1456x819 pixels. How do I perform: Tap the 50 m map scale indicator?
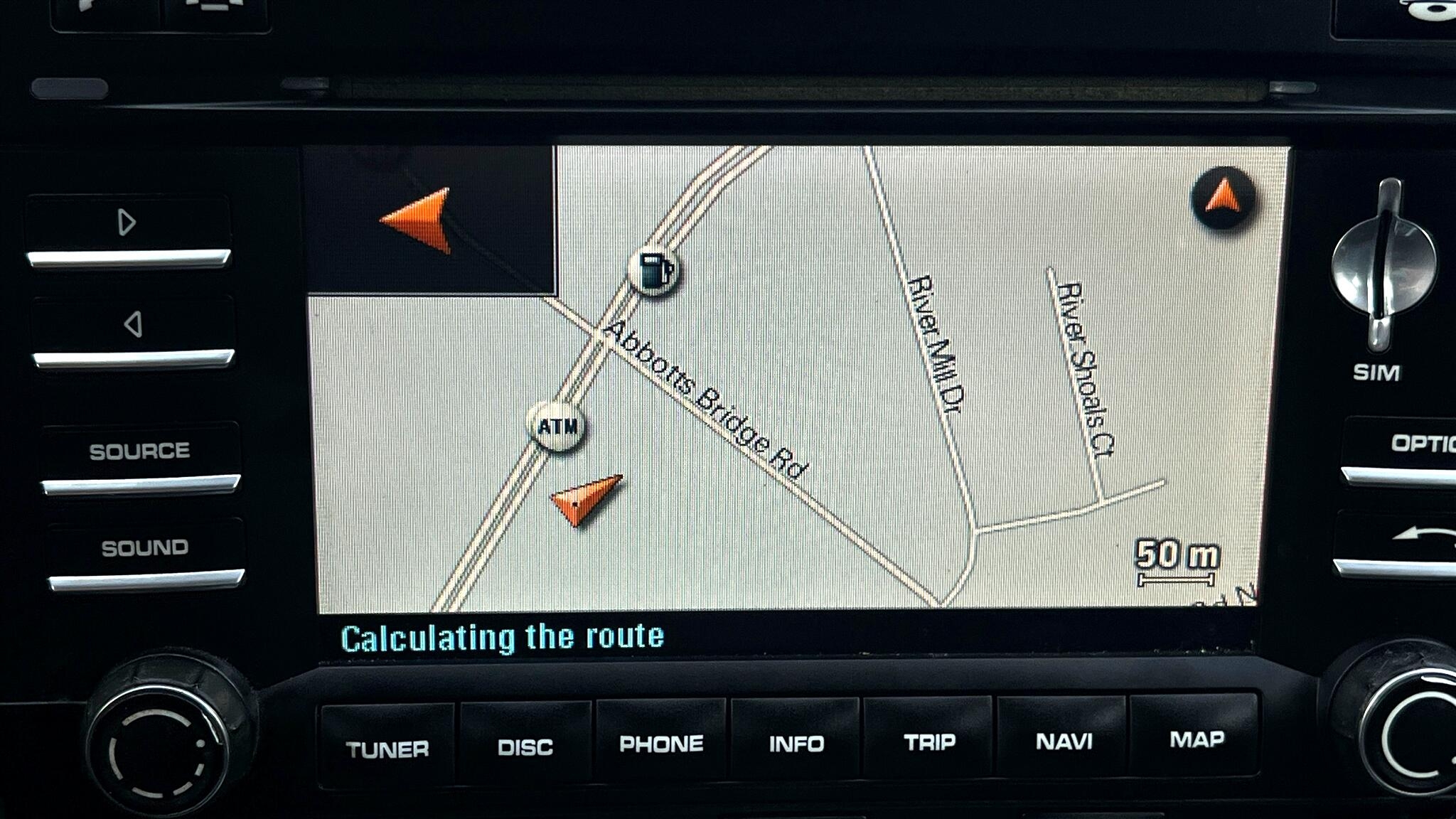(1177, 562)
